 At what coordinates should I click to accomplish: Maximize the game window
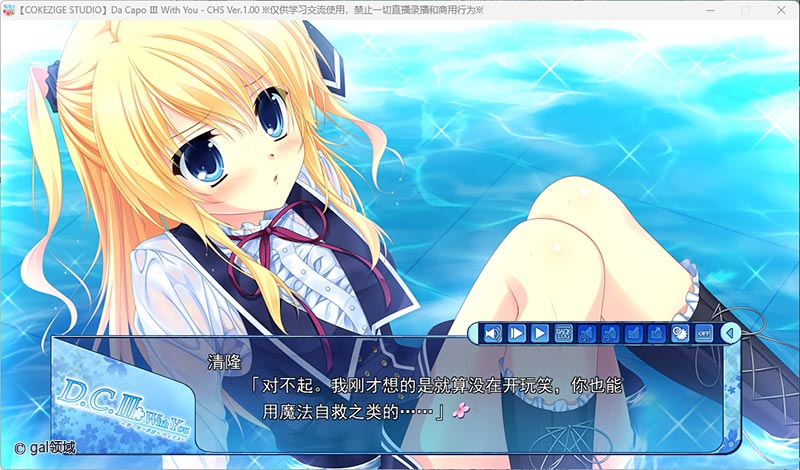point(745,11)
